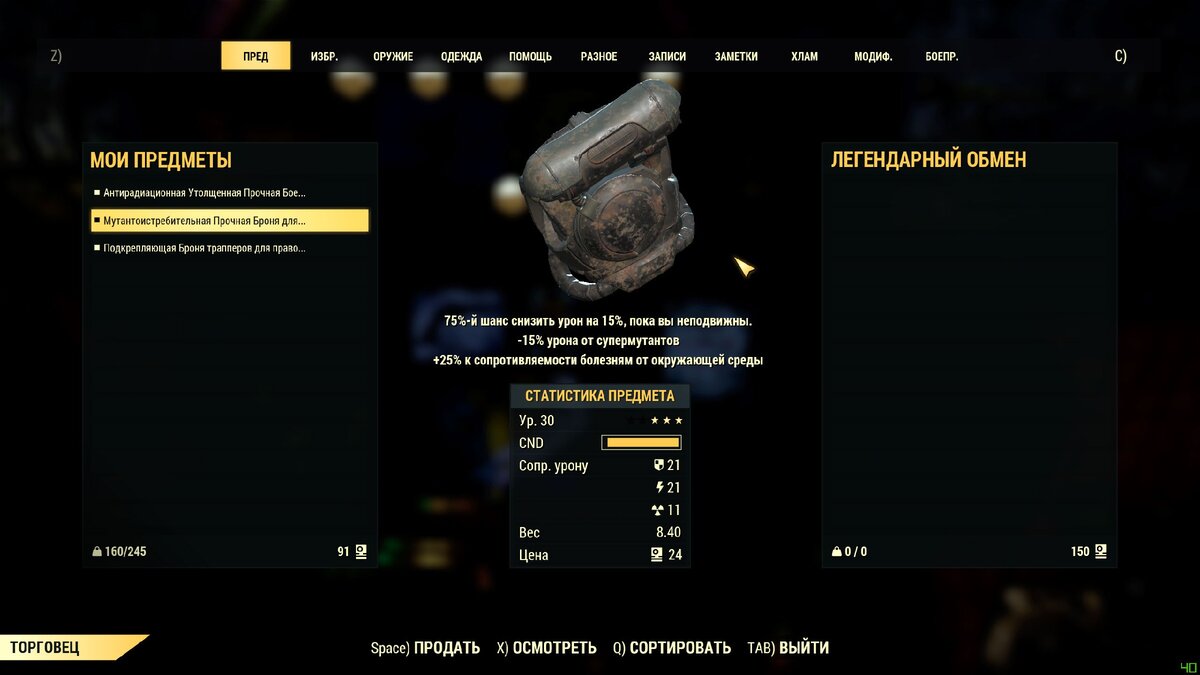The image size is (1200, 675).
Task: Open the ИЗБР. favorites tab
Action: tap(324, 57)
